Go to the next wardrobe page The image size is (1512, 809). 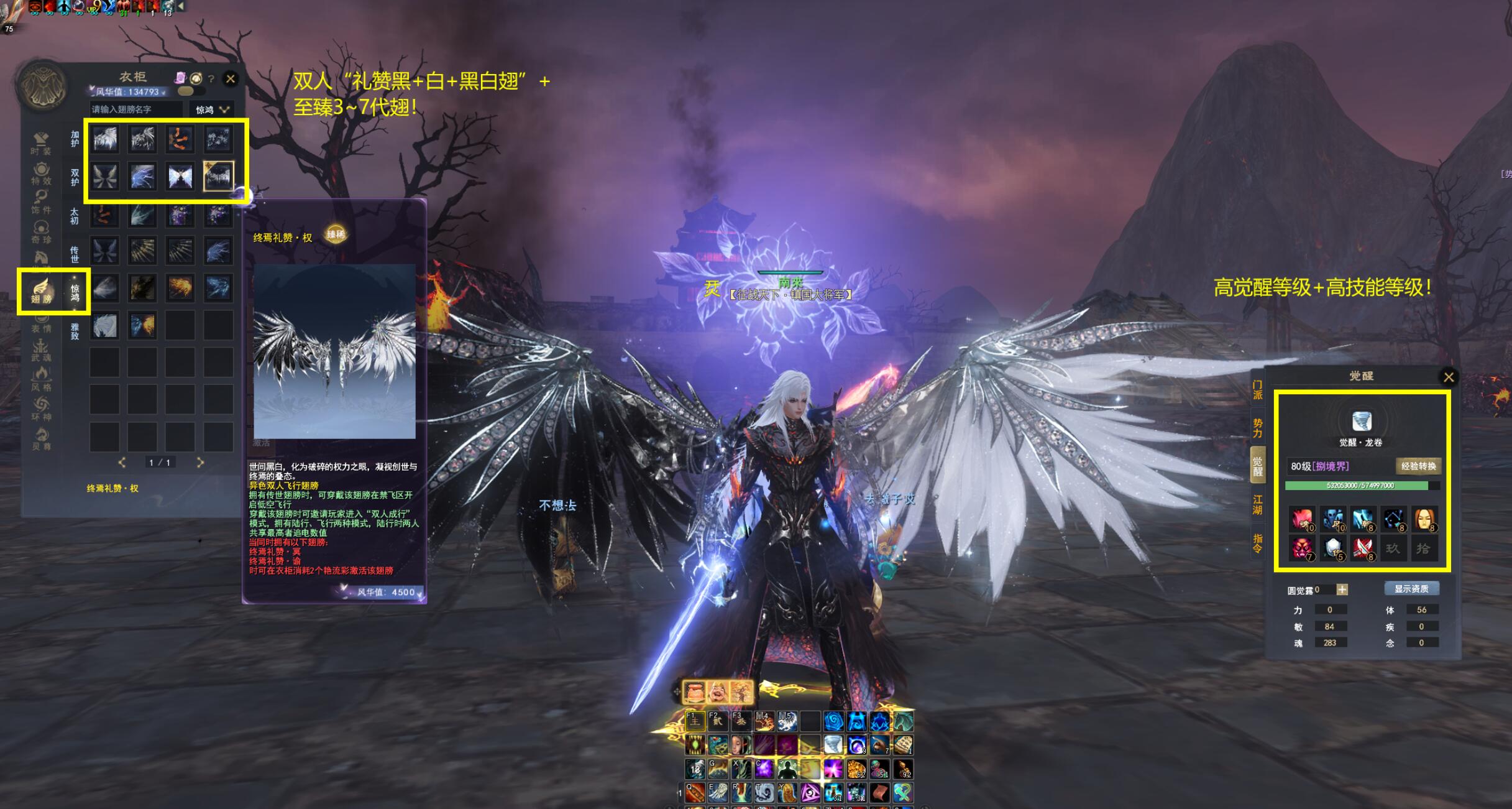[x=199, y=463]
